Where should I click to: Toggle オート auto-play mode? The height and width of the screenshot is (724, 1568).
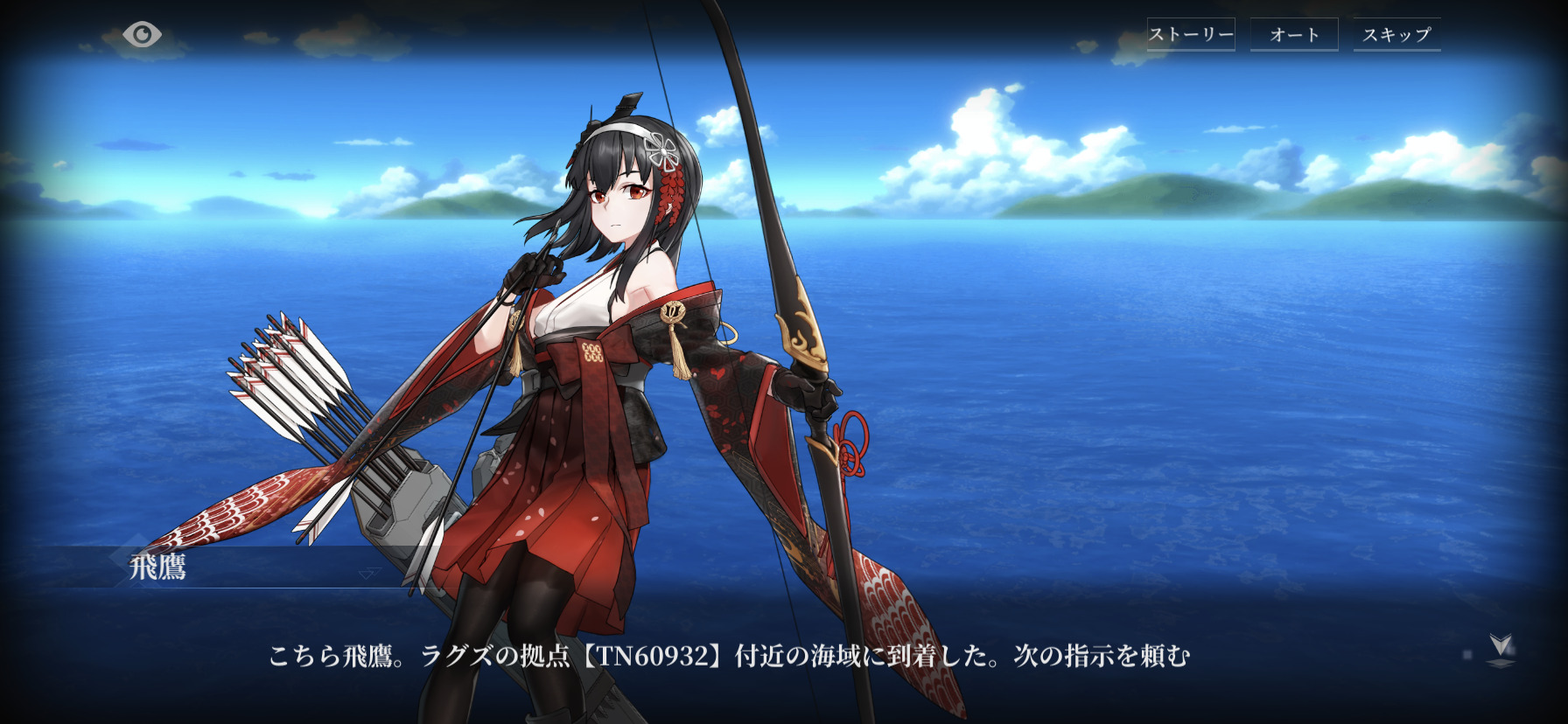click(x=1294, y=35)
